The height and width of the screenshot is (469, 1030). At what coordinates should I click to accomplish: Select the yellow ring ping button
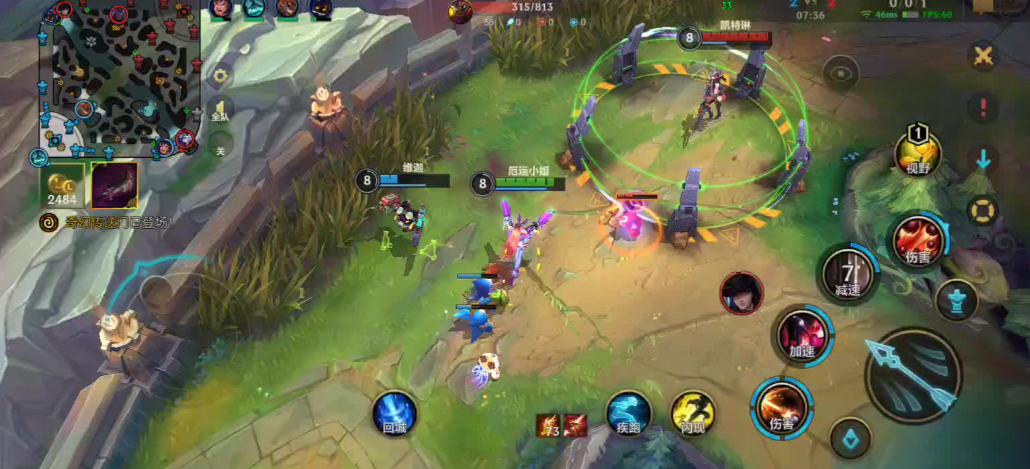click(984, 210)
